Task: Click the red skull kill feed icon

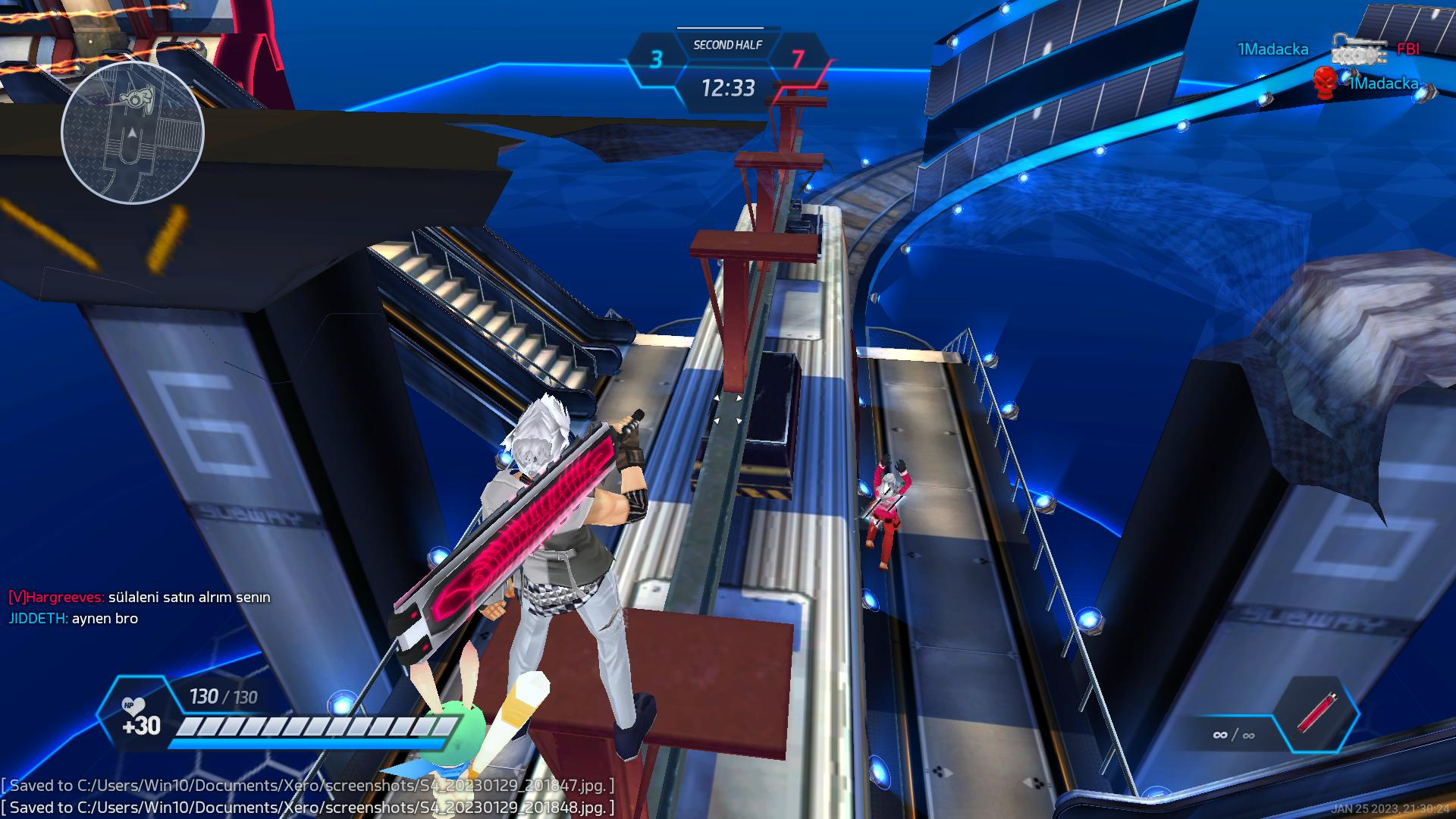Action: click(x=1325, y=82)
